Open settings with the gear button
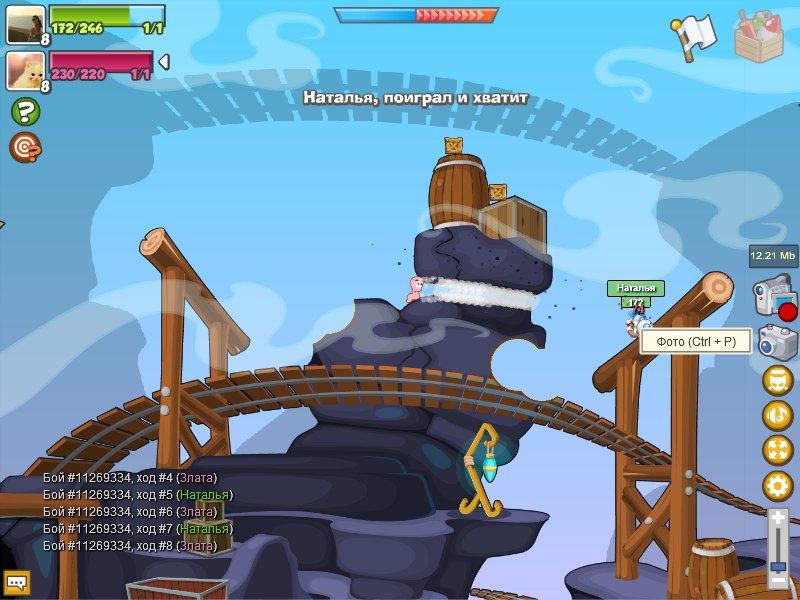Image resolution: width=800 pixels, height=600 pixels. 777,486
